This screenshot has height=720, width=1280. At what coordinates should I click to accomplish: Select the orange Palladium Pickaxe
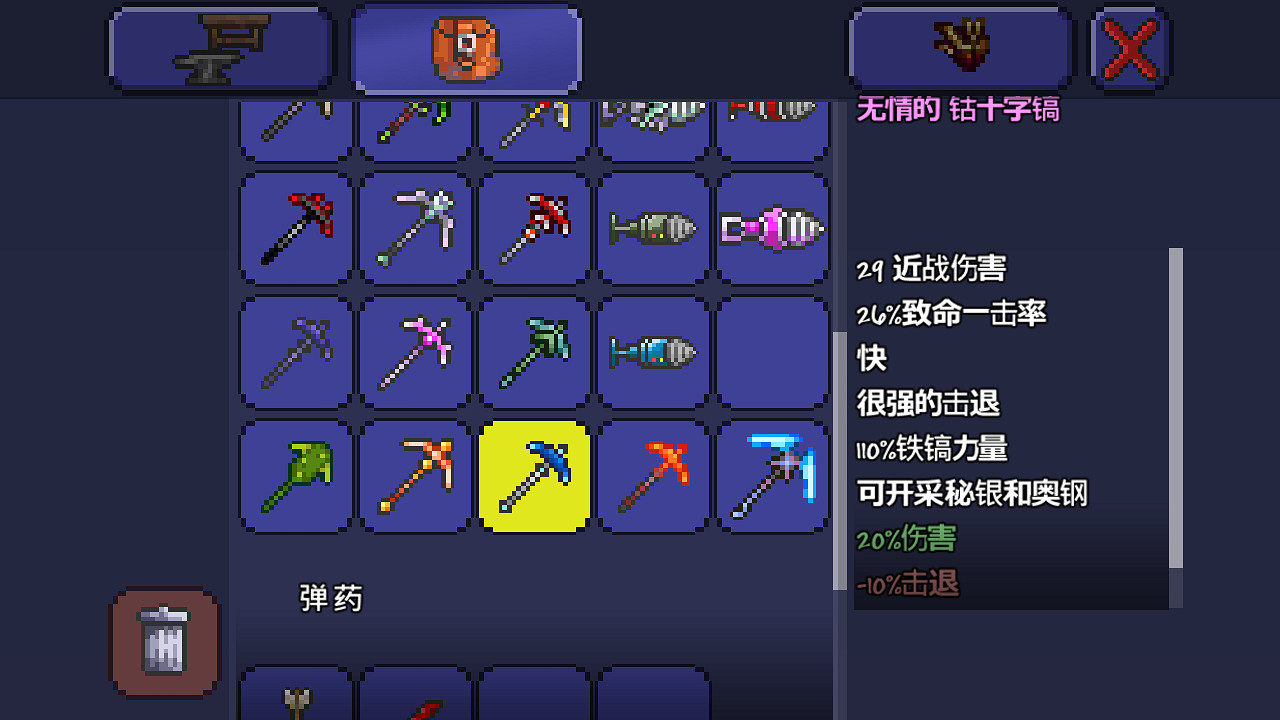pyautogui.click(x=414, y=477)
